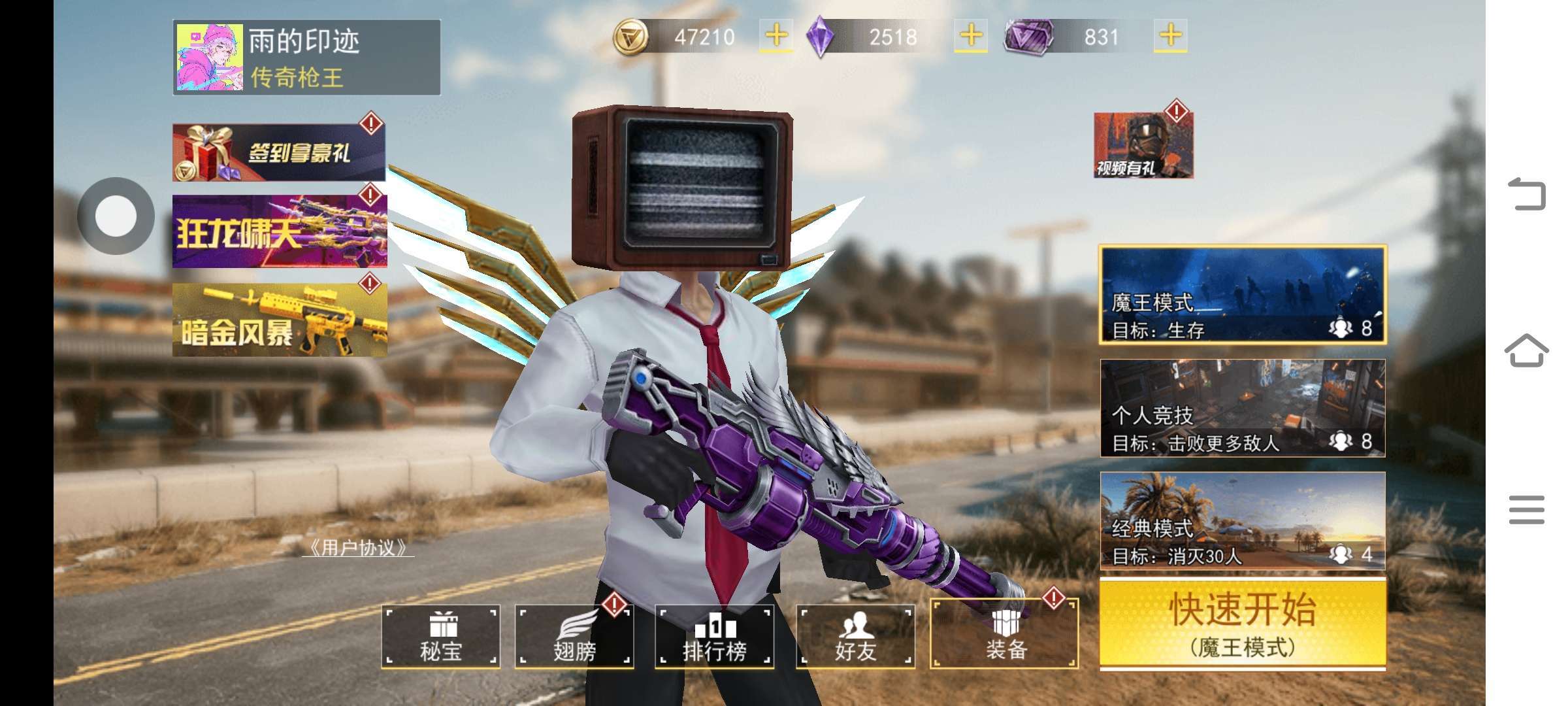The height and width of the screenshot is (706, 1568).
Task: Open the 雨的印迹 player profile
Action: [306, 58]
